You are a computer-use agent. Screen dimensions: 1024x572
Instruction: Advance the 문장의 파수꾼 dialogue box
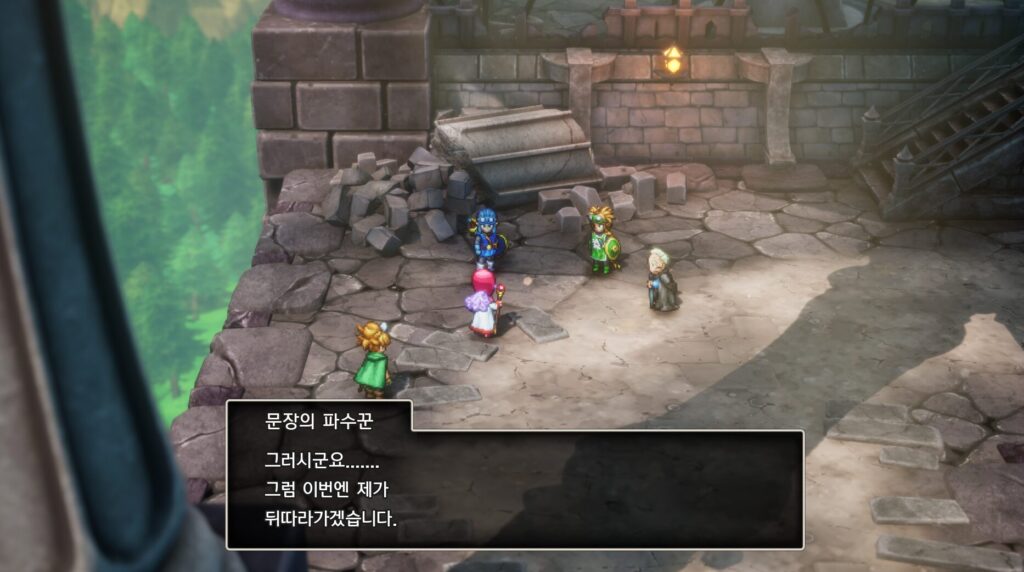pyautogui.click(x=514, y=489)
